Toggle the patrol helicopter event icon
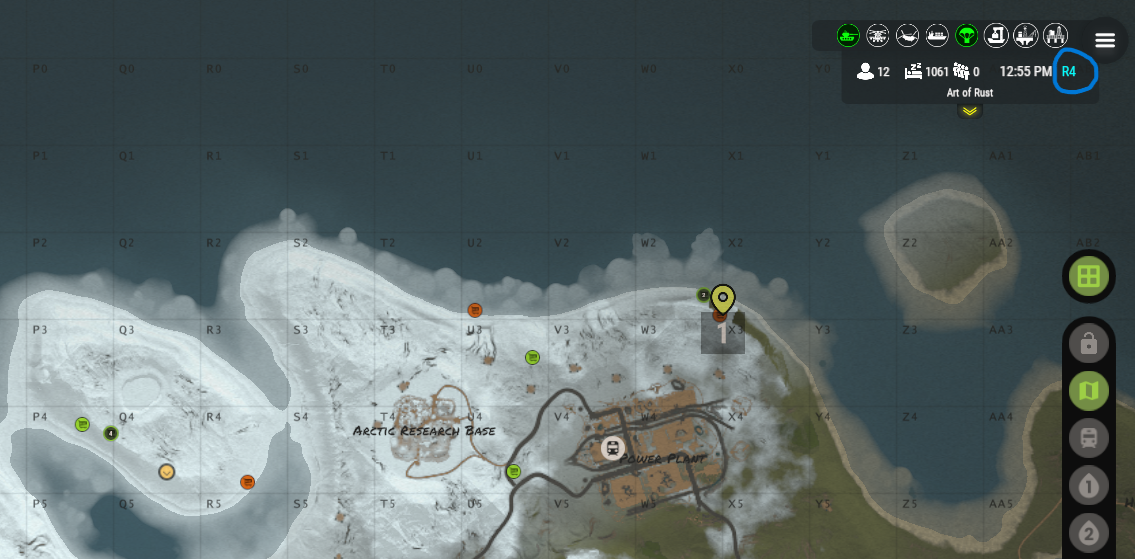This screenshot has width=1135, height=559. pyautogui.click(x=878, y=36)
